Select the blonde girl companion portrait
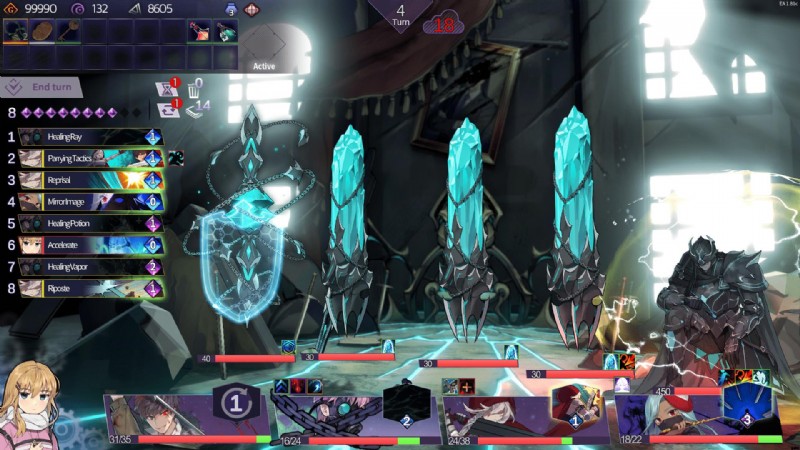This screenshot has width=800, height=450. [30, 403]
